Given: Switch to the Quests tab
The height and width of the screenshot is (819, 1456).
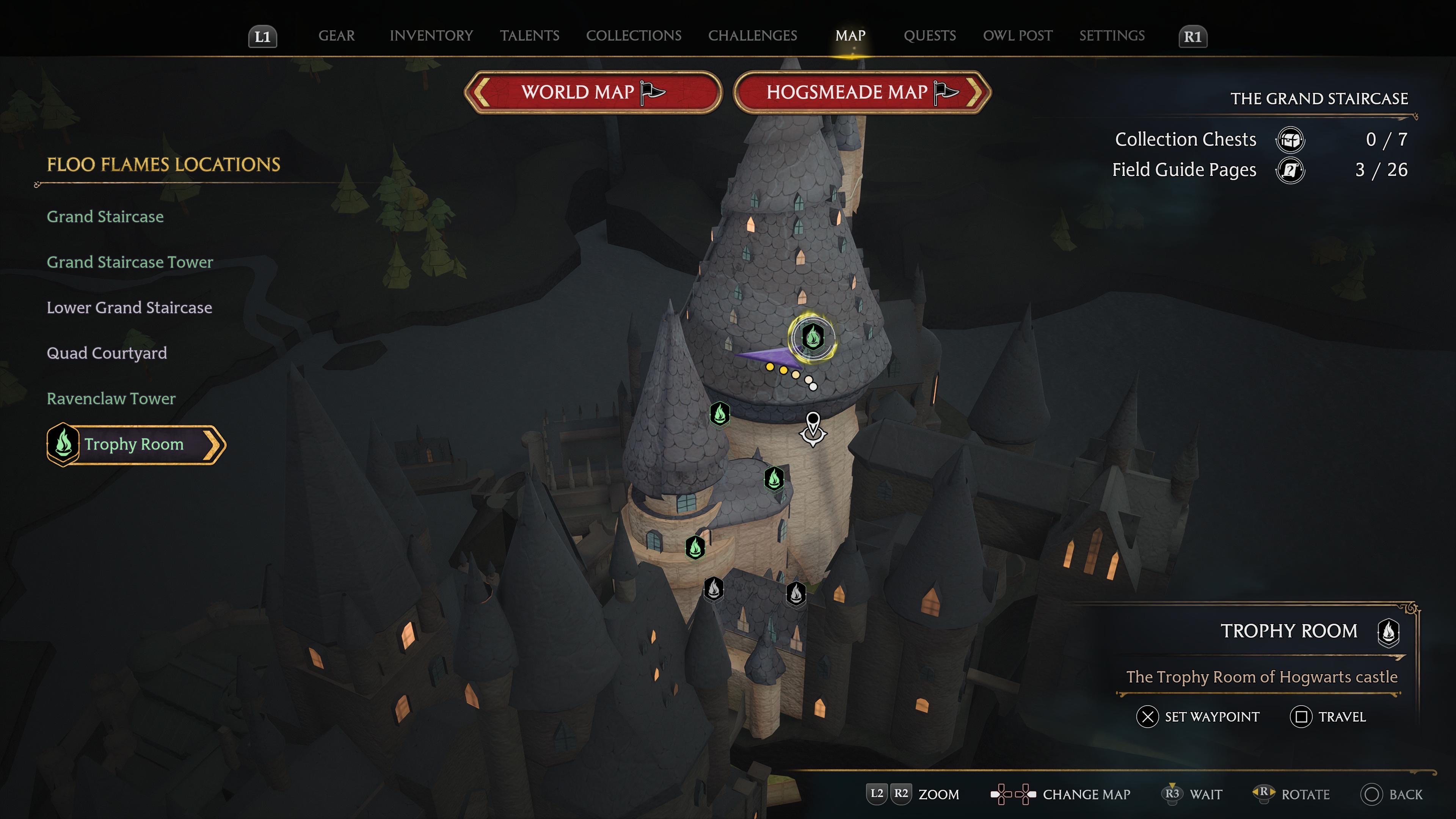Looking at the screenshot, I should tap(929, 36).
